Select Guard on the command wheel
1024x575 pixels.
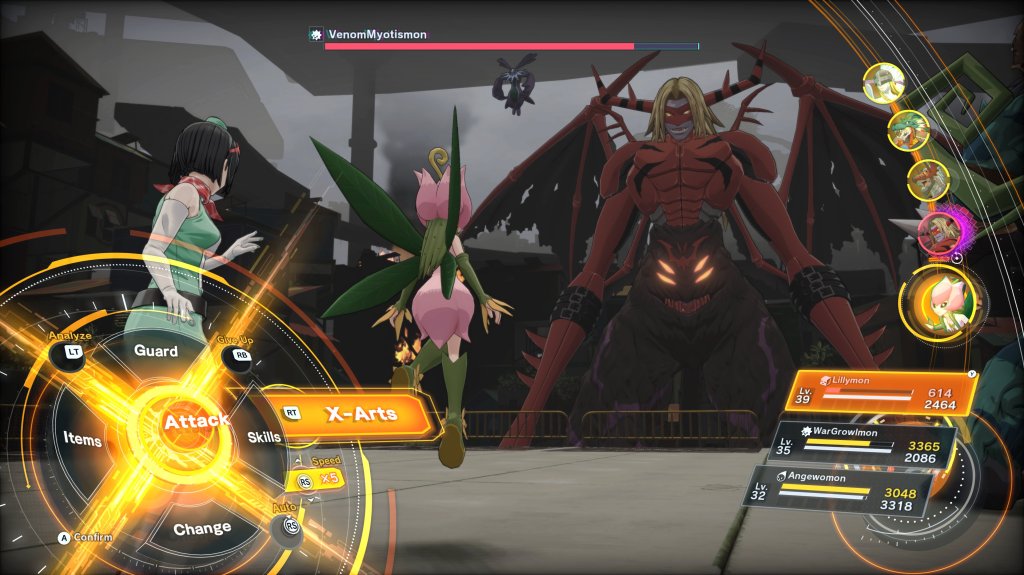coord(156,352)
